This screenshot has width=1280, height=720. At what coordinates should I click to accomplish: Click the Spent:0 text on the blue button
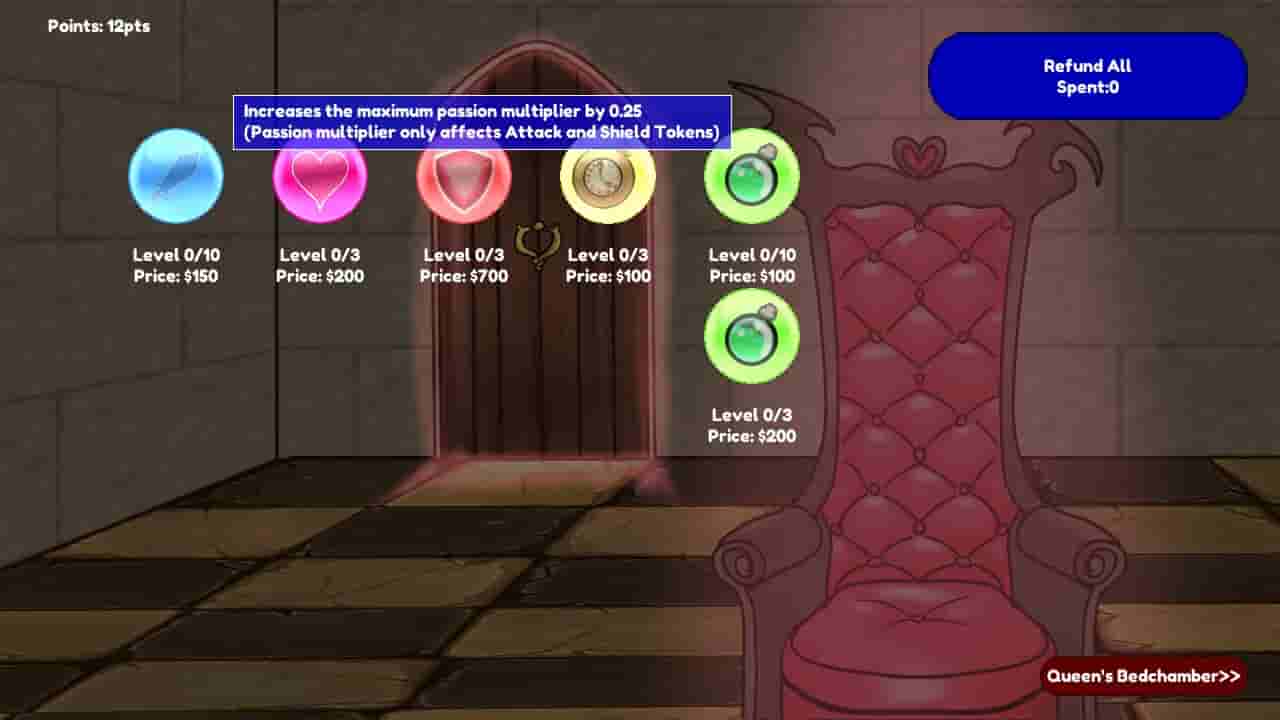pos(1087,87)
